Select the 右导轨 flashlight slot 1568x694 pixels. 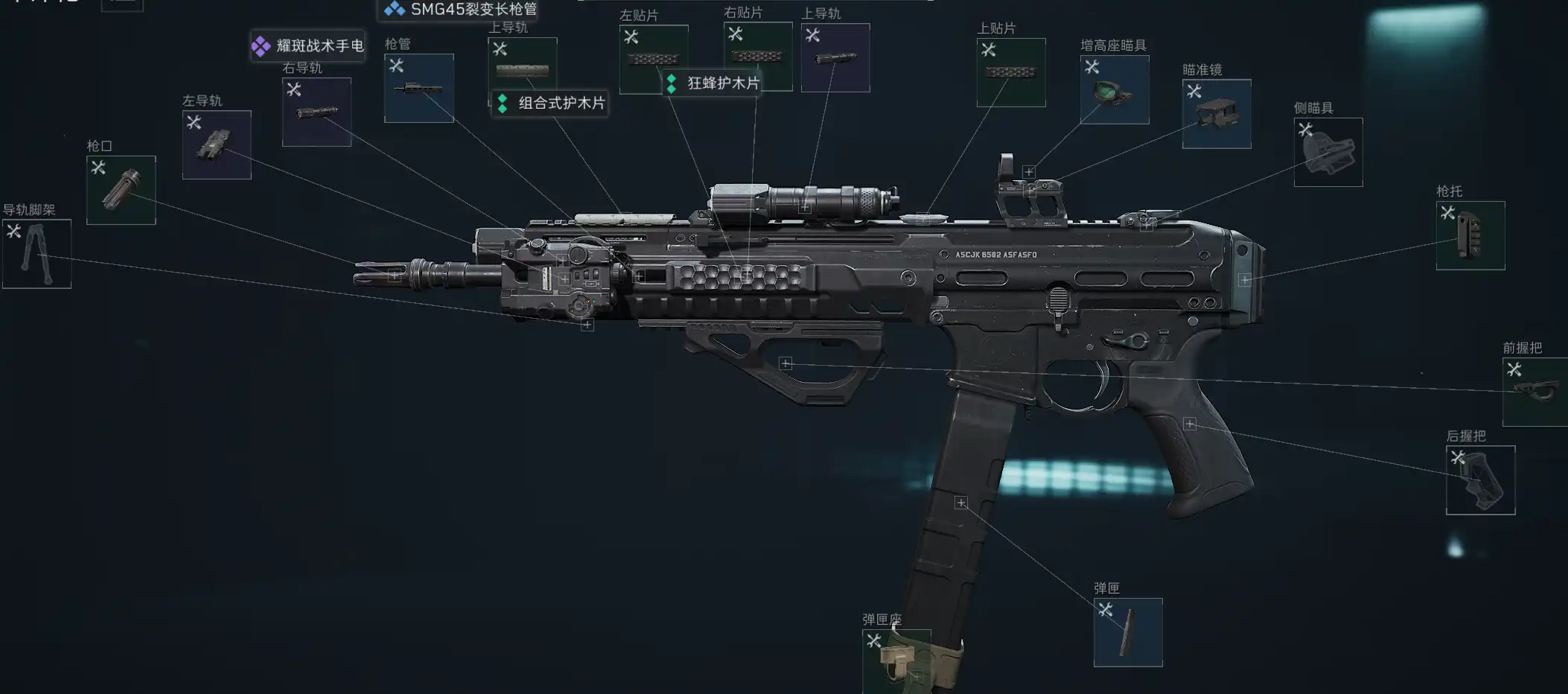pos(316,112)
